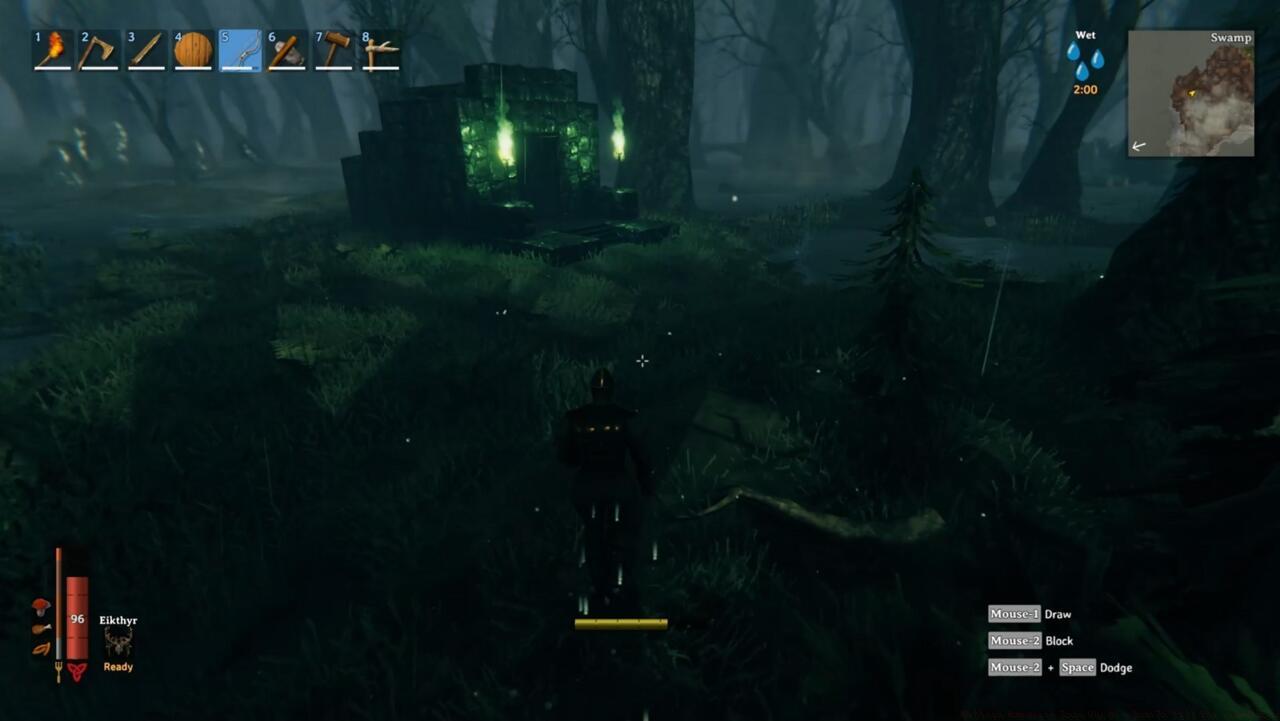Equip the wood shield in slot 4
The width and height of the screenshot is (1280, 721).
click(194, 50)
